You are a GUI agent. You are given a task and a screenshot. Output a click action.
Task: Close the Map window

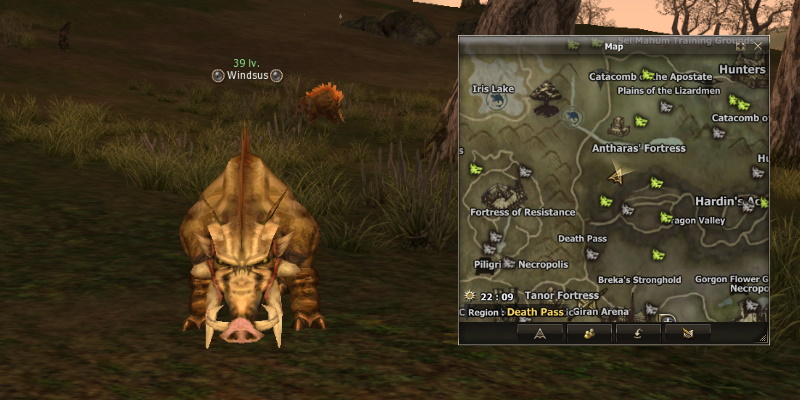pyautogui.click(x=757, y=46)
